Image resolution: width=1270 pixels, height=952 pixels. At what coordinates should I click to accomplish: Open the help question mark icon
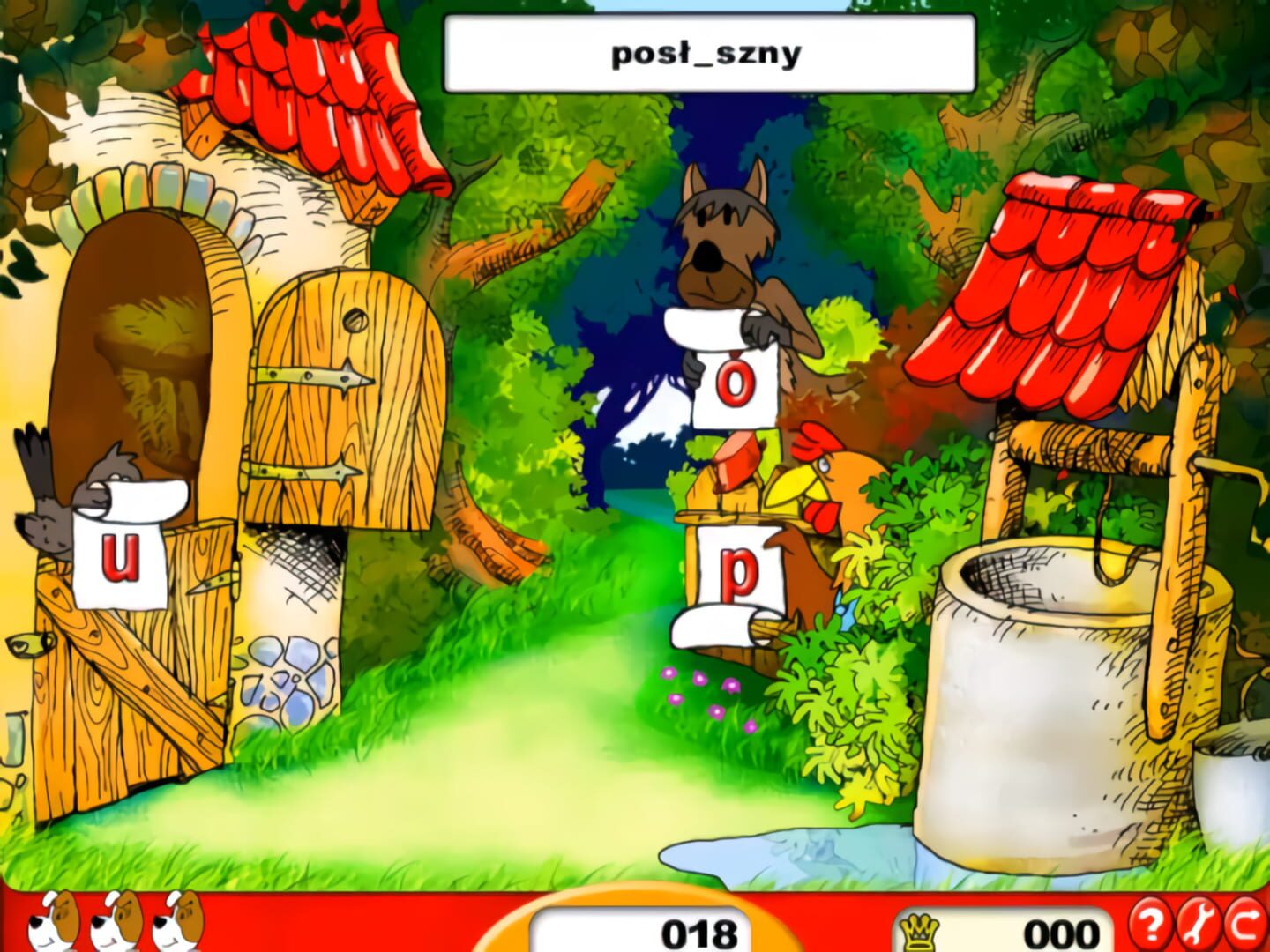point(1151,924)
